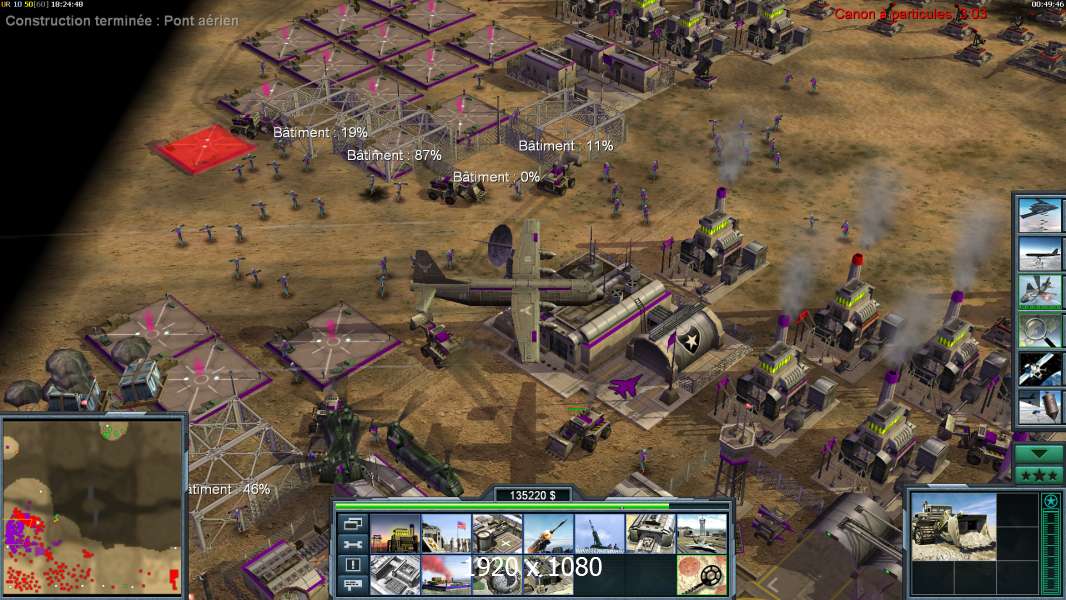Screen dimensions: 1066x600
Task: Activate the stealth bomber power shortcut
Action: (1040, 214)
